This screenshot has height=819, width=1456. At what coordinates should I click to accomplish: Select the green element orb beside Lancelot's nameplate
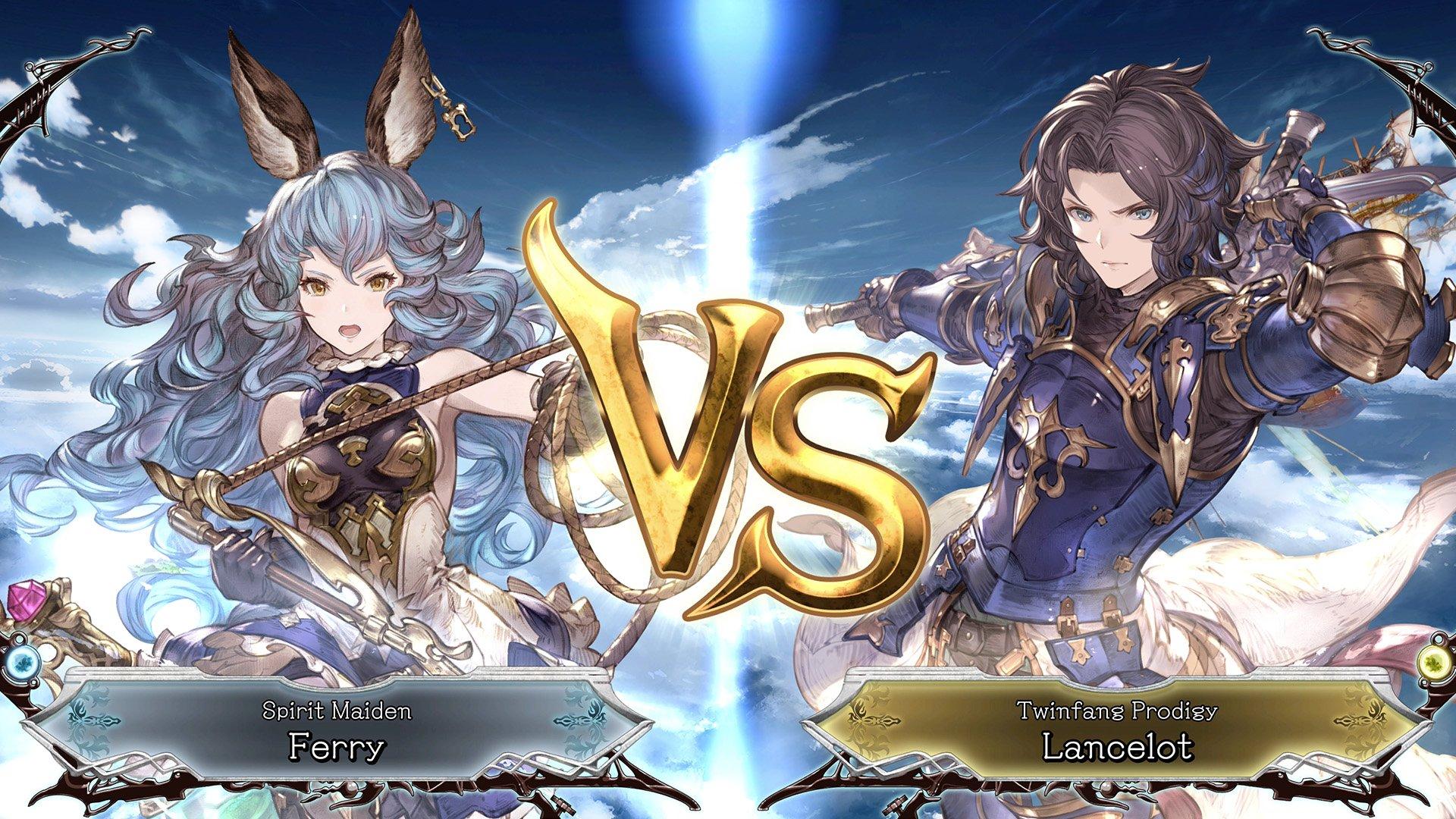1433,662
